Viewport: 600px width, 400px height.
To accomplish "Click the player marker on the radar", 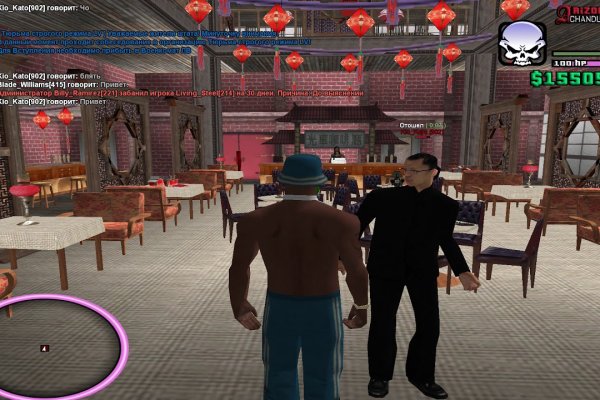I will 43,348.
